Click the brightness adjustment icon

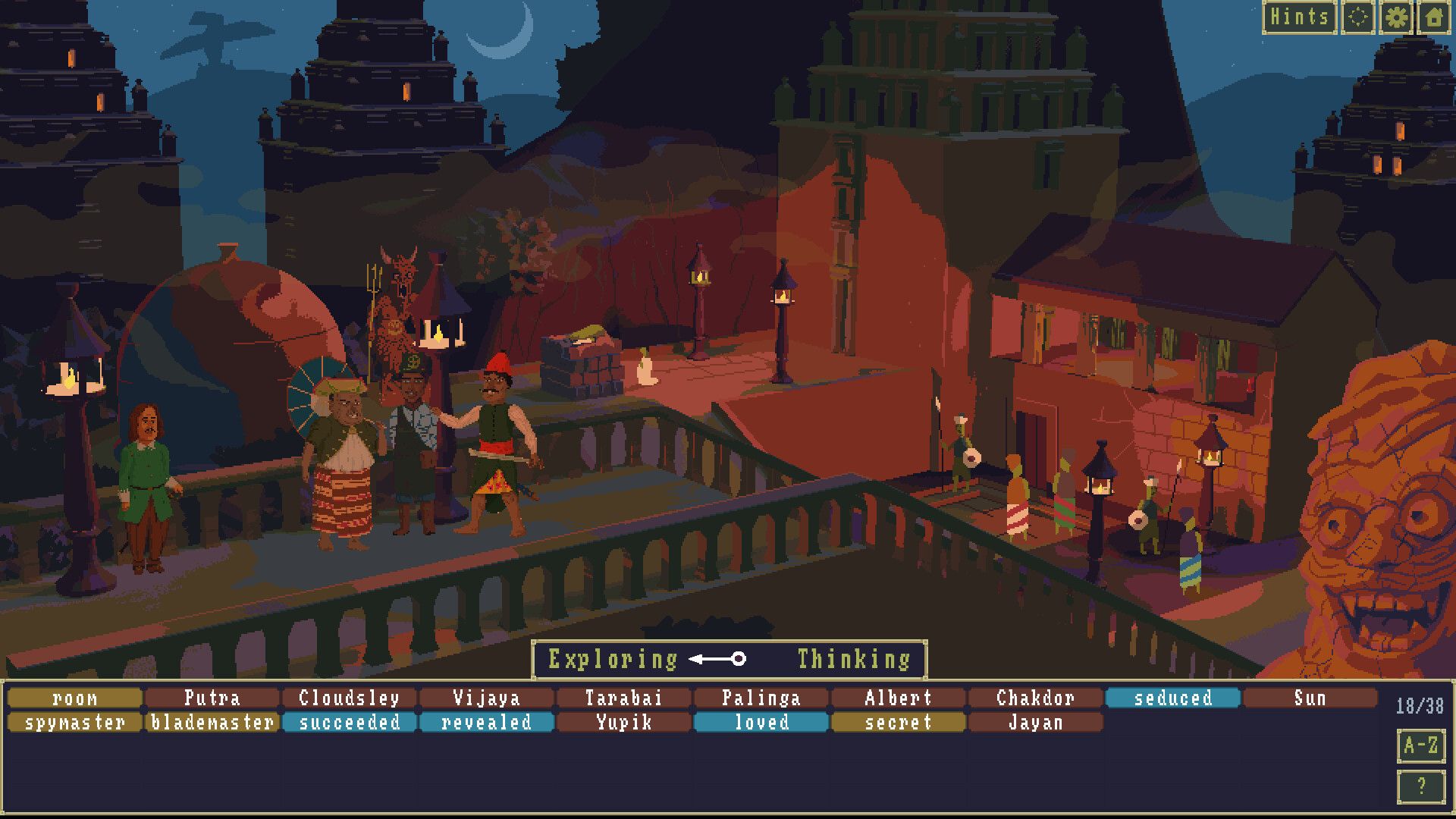(1357, 16)
